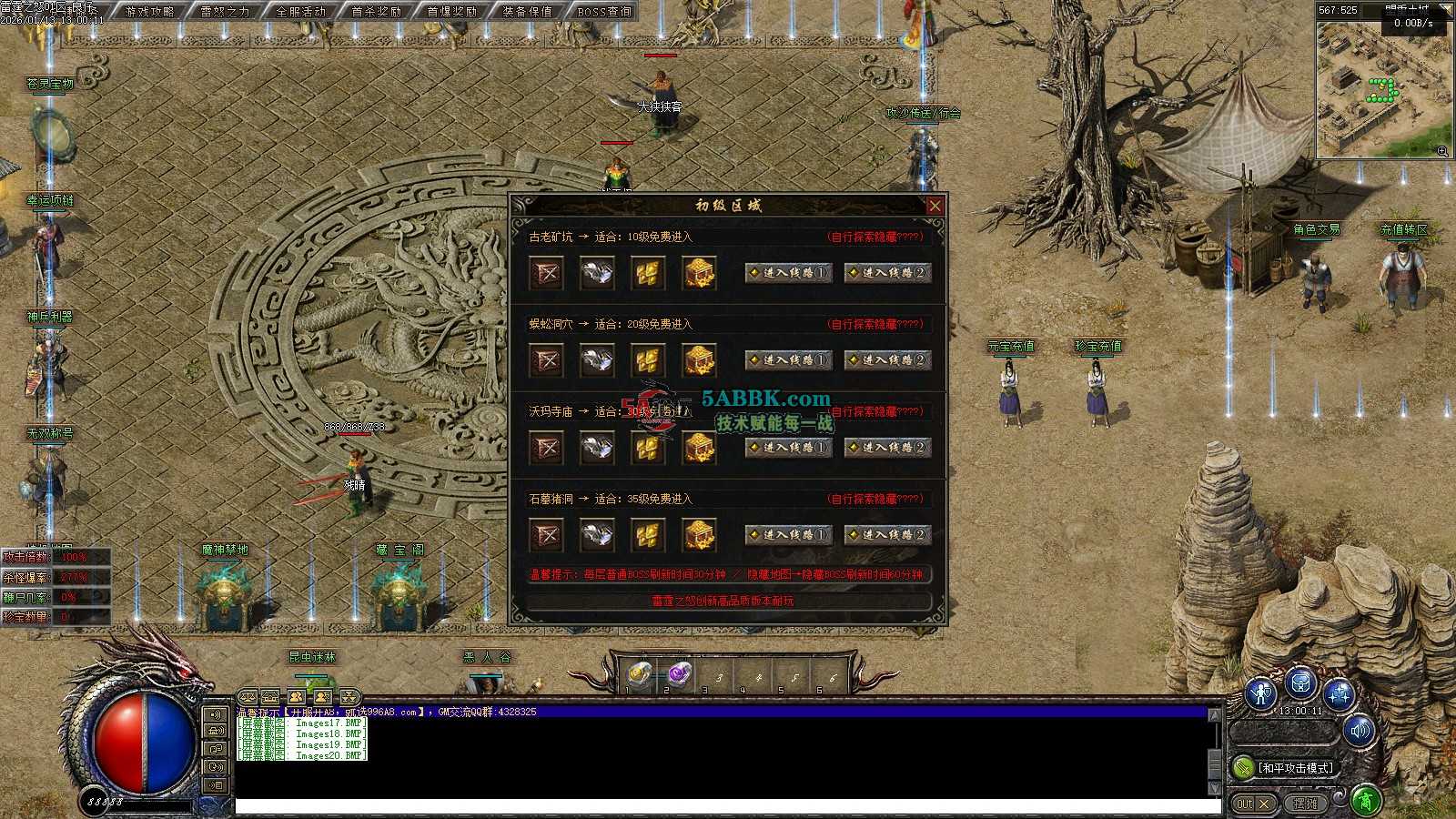1456x819 pixels.
Task: Enter 石墓猪洞 via 进入线路① button
Action: click(x=788, y=534)
